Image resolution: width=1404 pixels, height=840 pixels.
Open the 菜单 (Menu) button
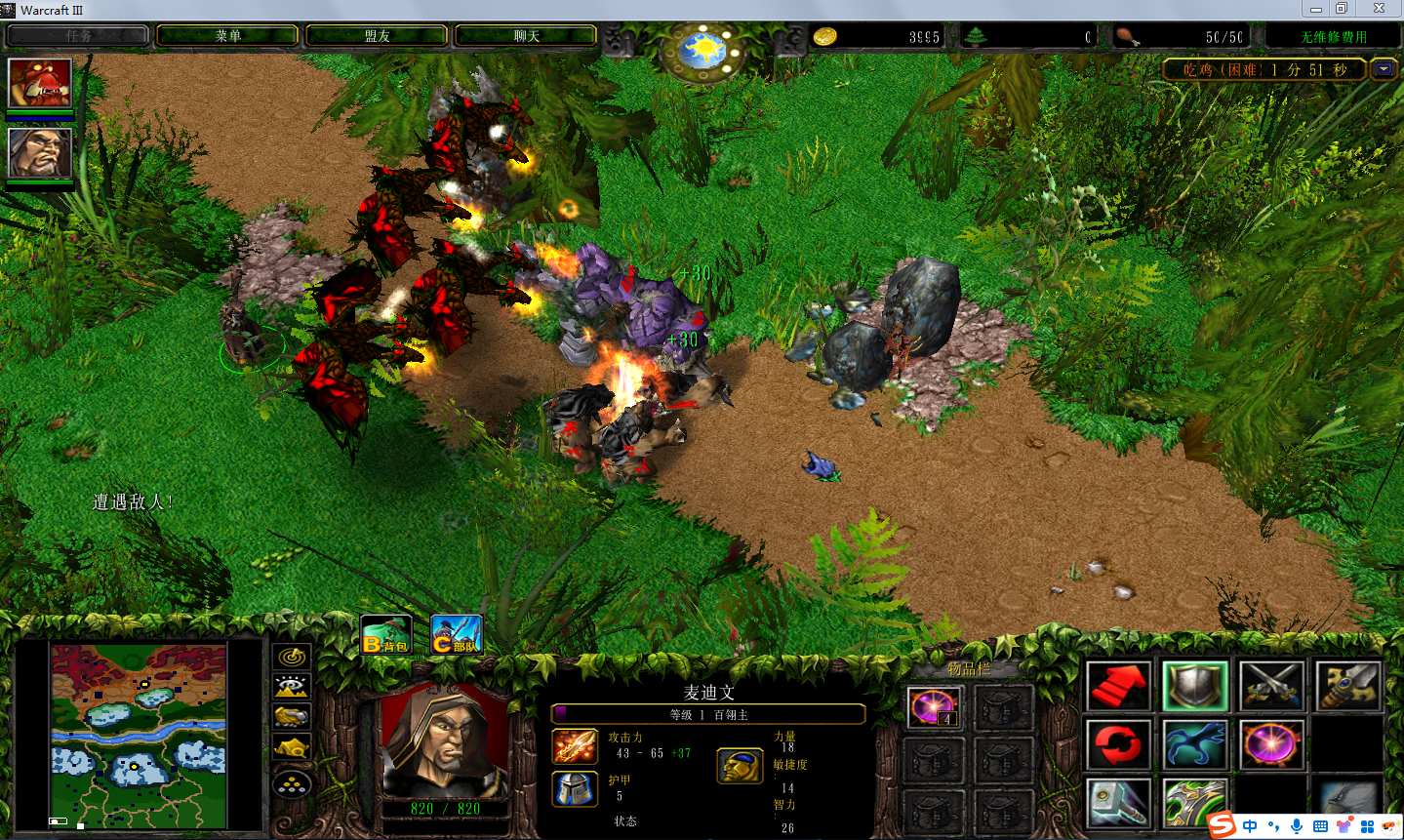[227, 36]
